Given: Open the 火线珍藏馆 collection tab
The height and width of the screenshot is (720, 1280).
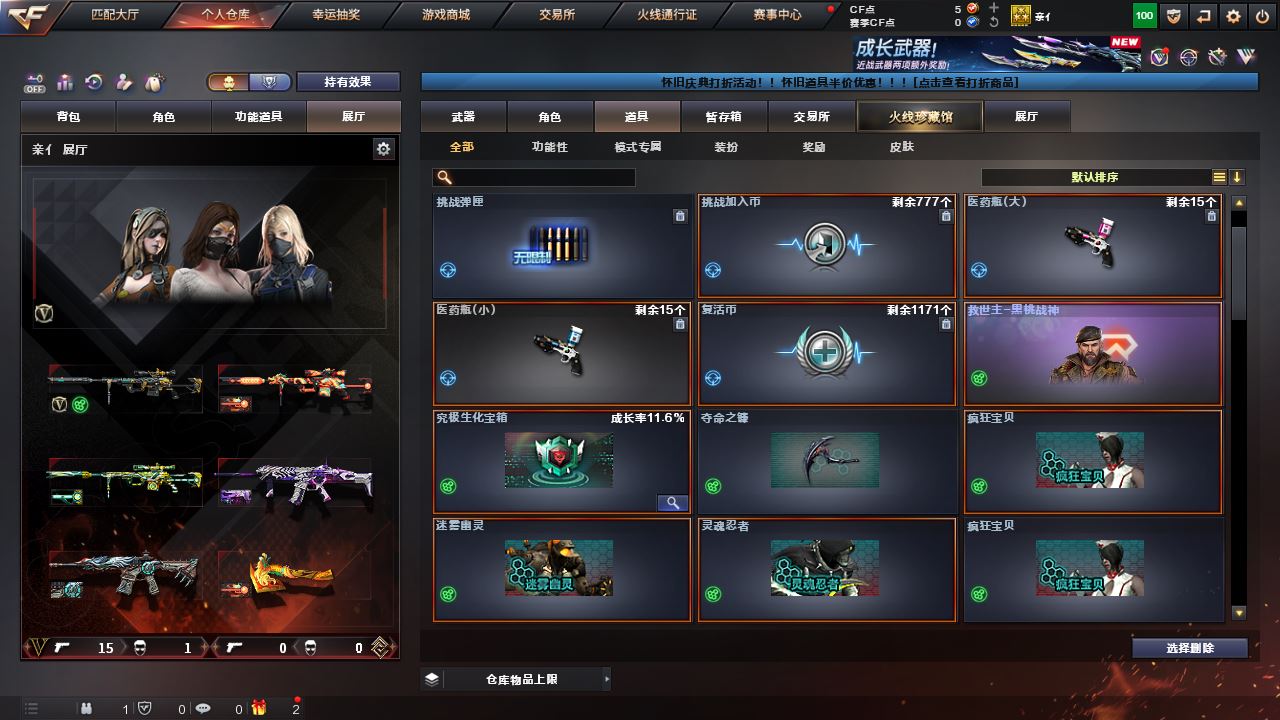Looking at the screenshot, I should pyautogui.click(x=920, y=117).
